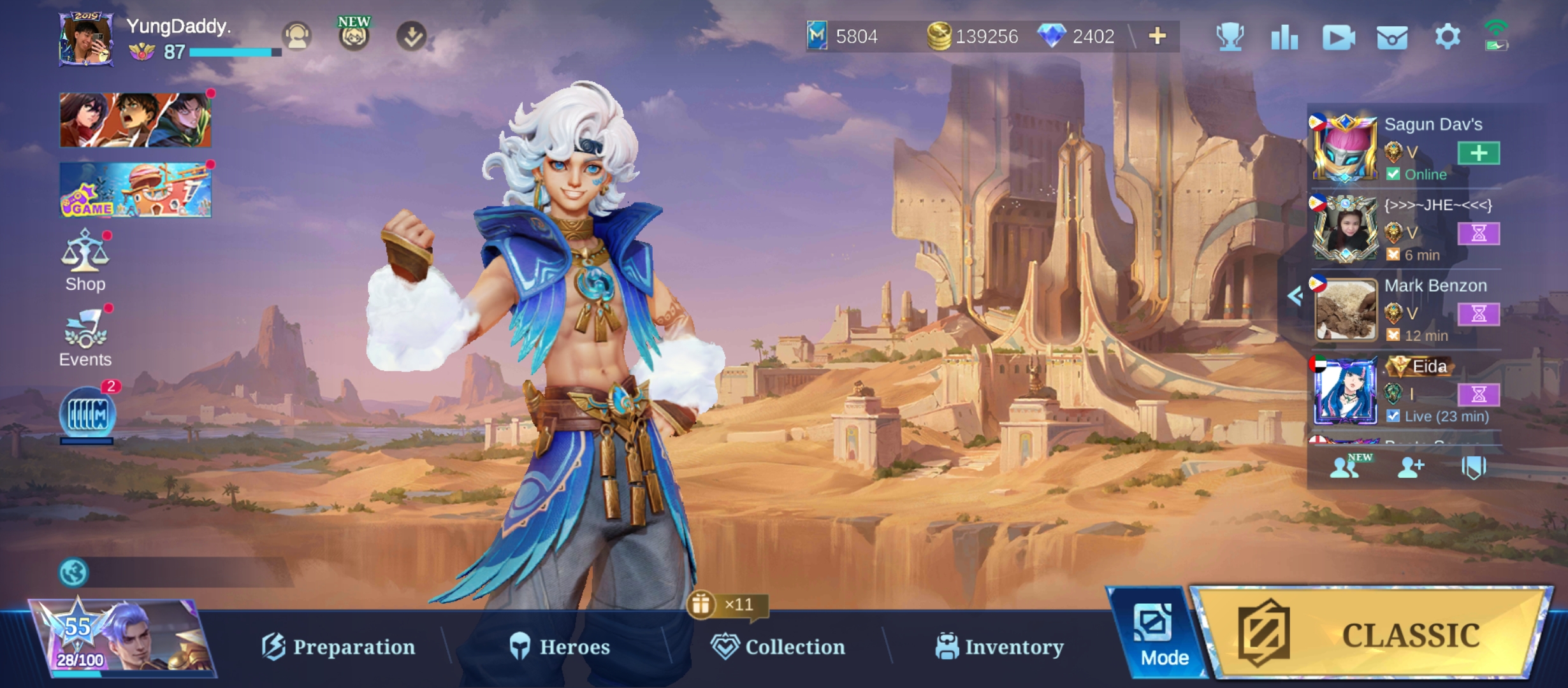Check the mail envelope icon
The width and height of the screenshot is (1568, 688).
pos(1392,38)
